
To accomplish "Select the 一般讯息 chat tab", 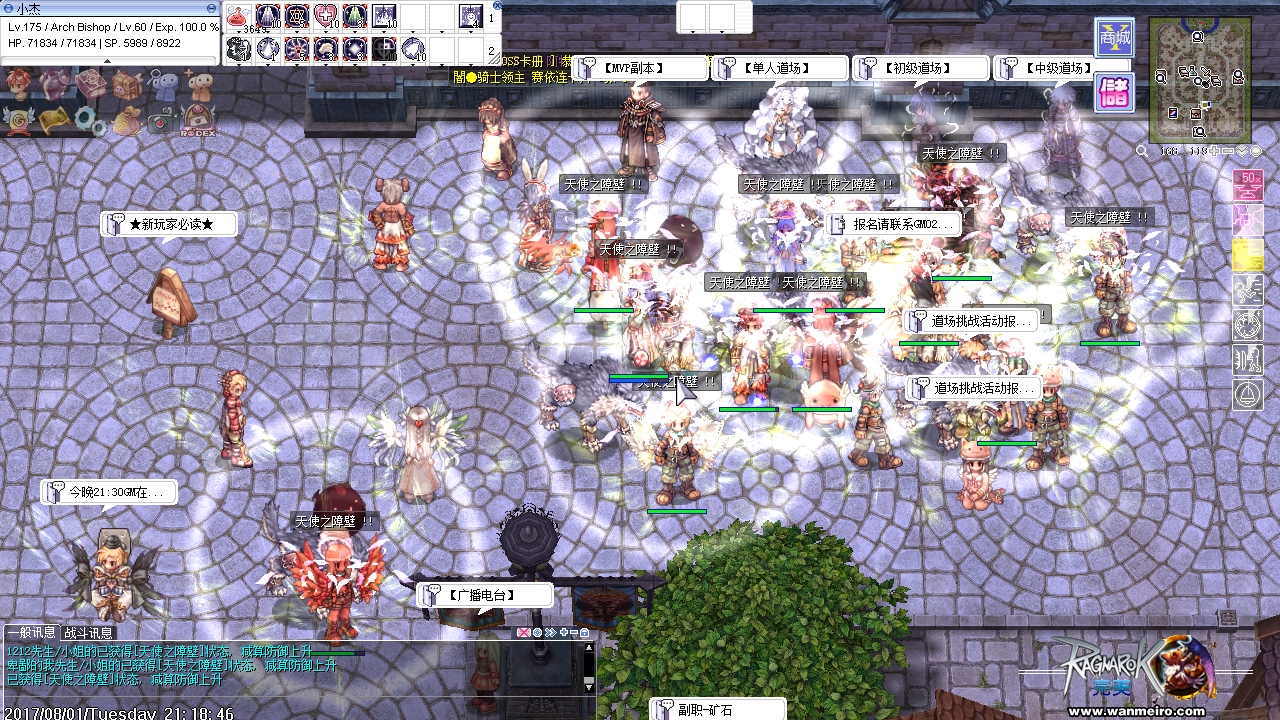I will (31, 633).
